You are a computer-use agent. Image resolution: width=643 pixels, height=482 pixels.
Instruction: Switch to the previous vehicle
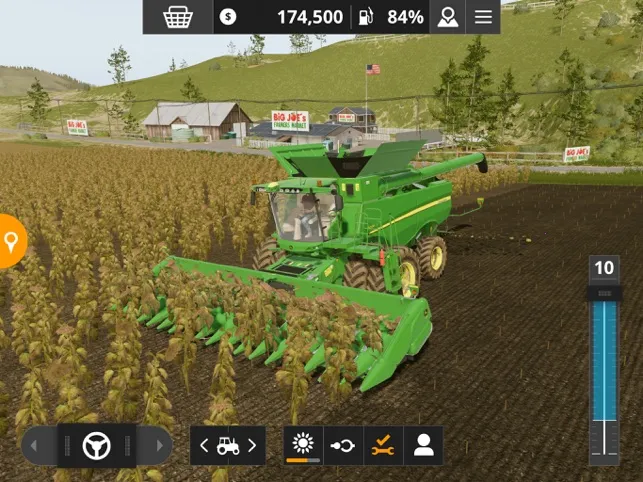tap(205, 446)
